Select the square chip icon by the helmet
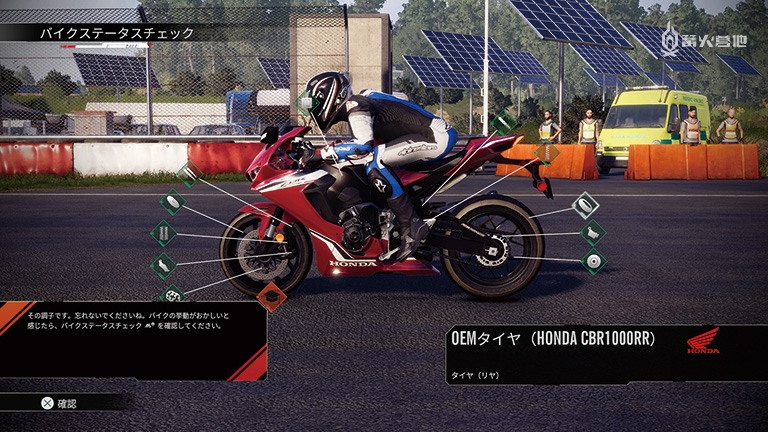The height and width of the screenshot is (432, 768). click(306, 103)
